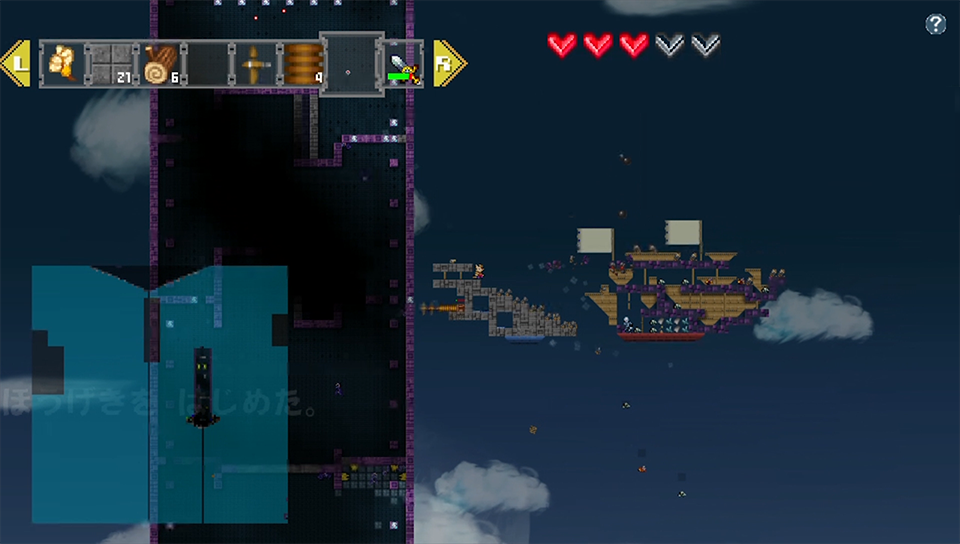Open the help question mark button
960x544 pixels.
(x=936, y=25)
